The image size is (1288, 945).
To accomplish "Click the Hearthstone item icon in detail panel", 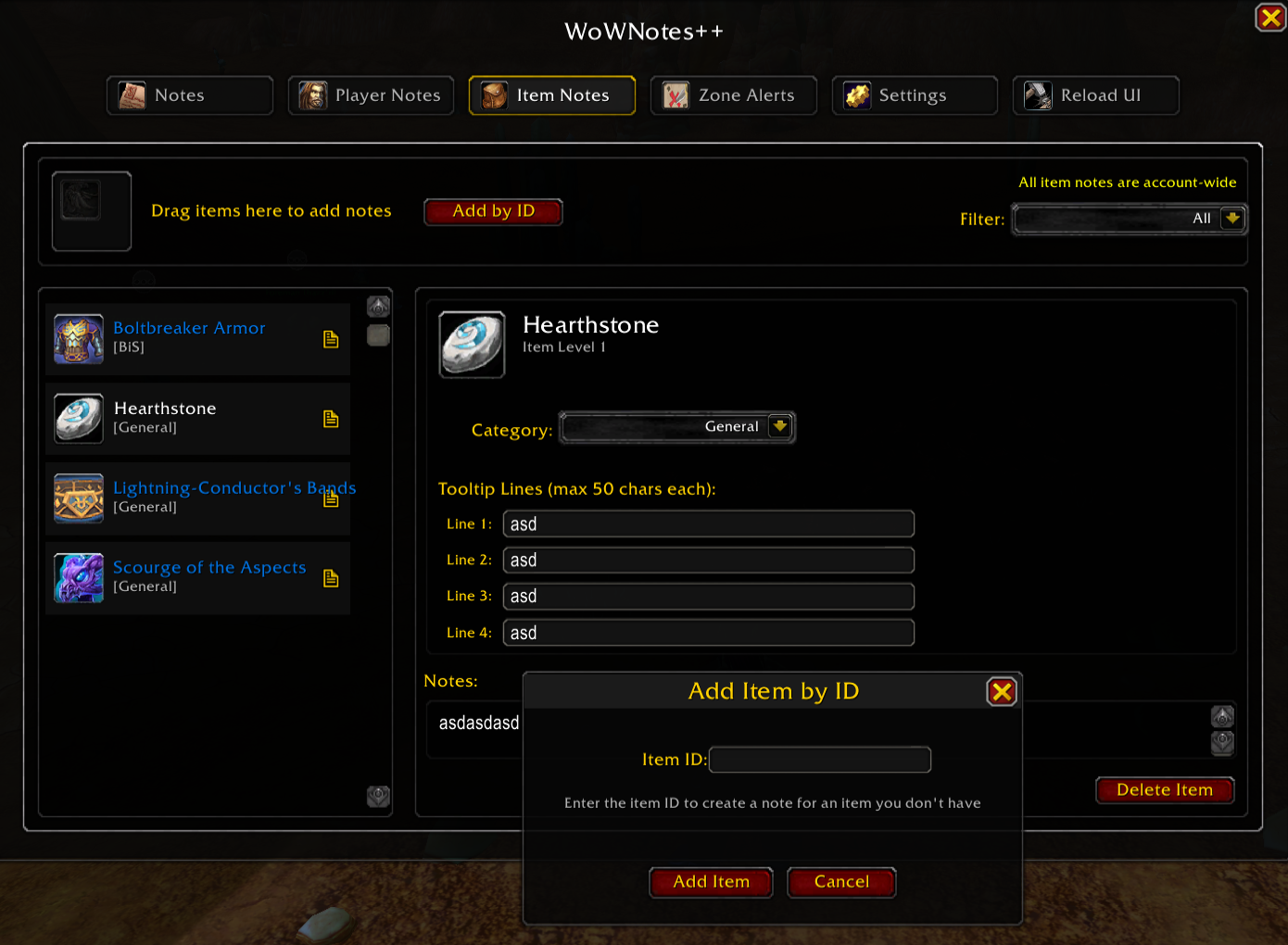I will tap(472, 344).
